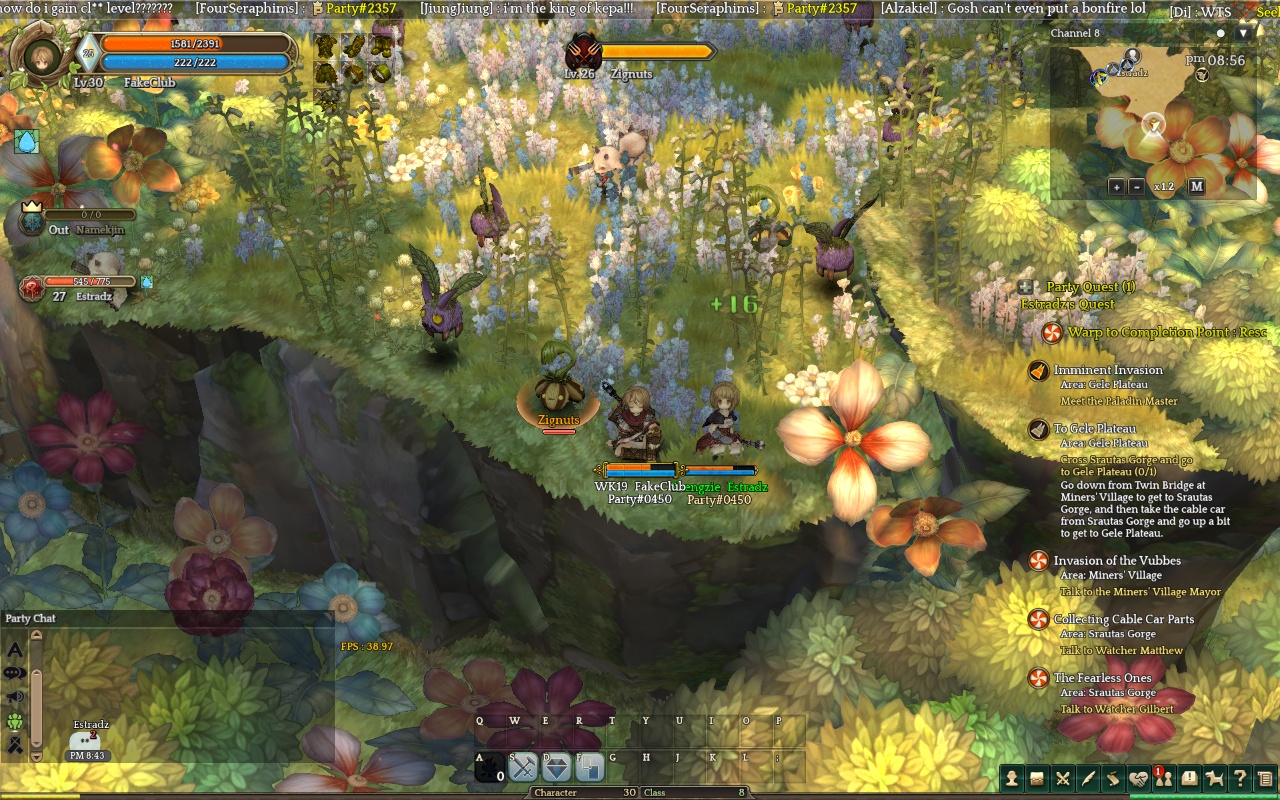Zoom out the minimap with minus button
1280x800 pixels.
1136,187
